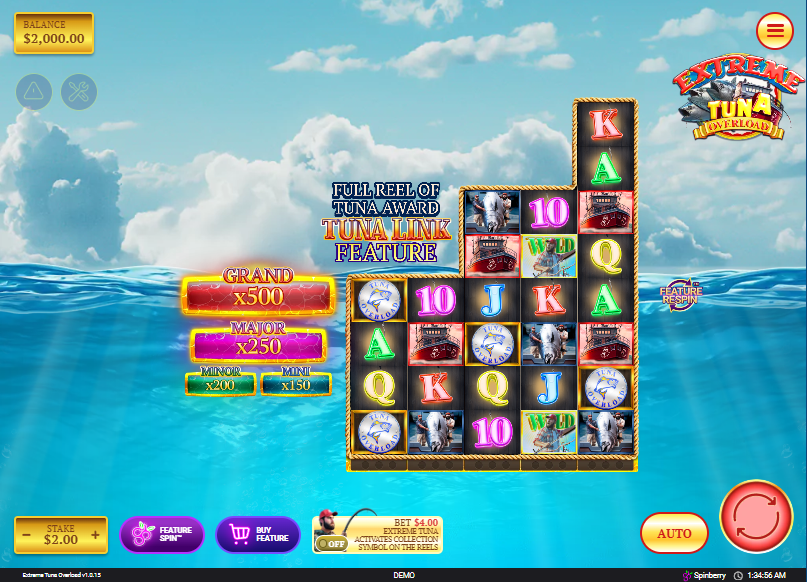The height and width of the screenshot is (582, 807).
Task: Click the warning triangle icon
Action: click(34, 92)
